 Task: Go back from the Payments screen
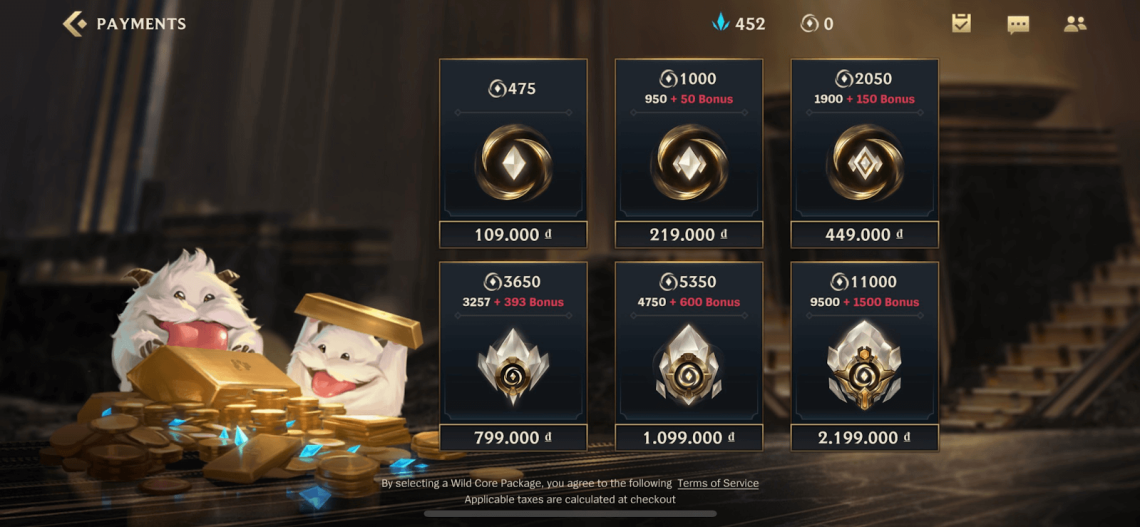click(75, 24)
